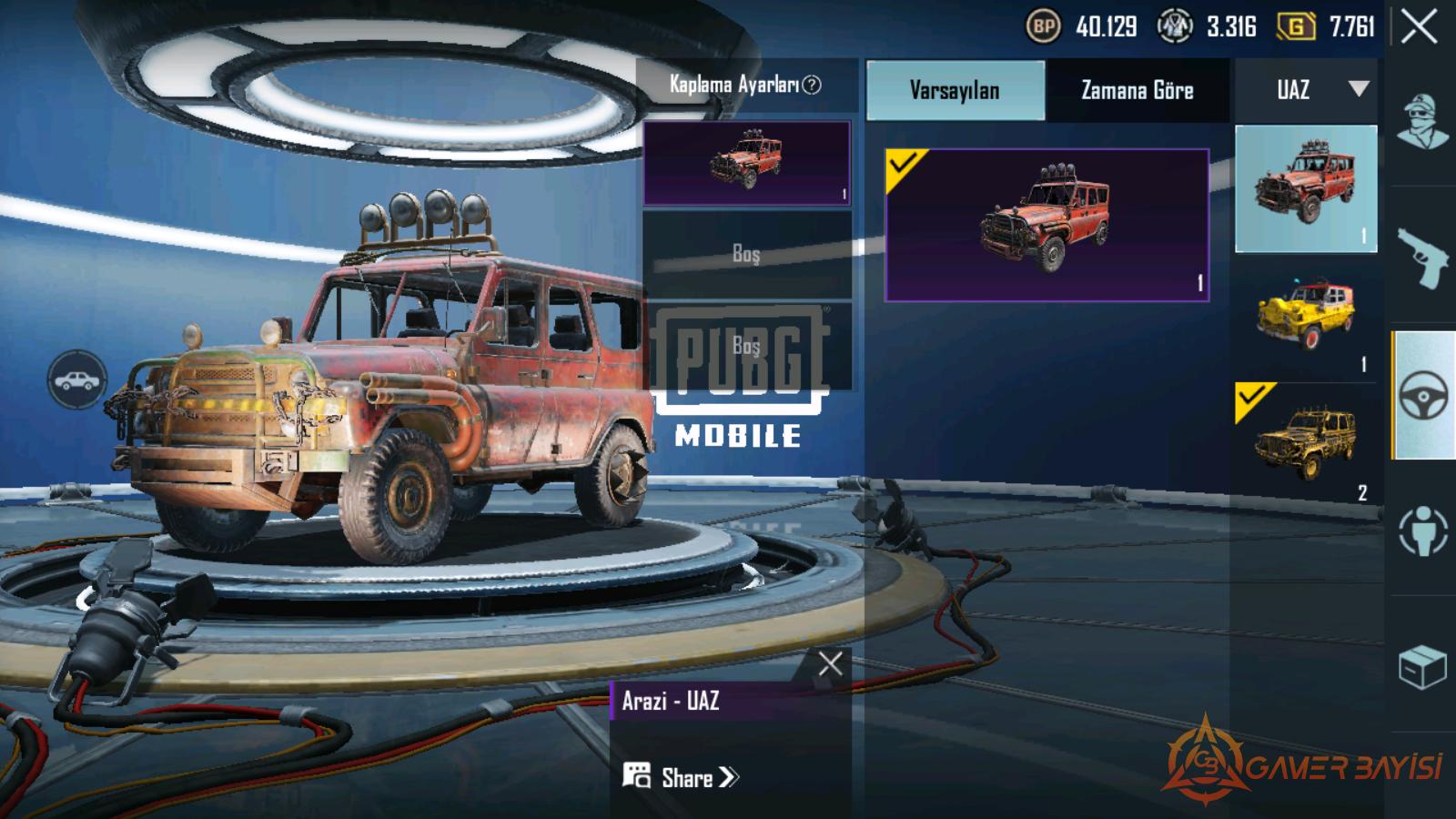Screen dimensions: 1456x819
Task: Toggle the car view round button
Action: pos(77,379)
